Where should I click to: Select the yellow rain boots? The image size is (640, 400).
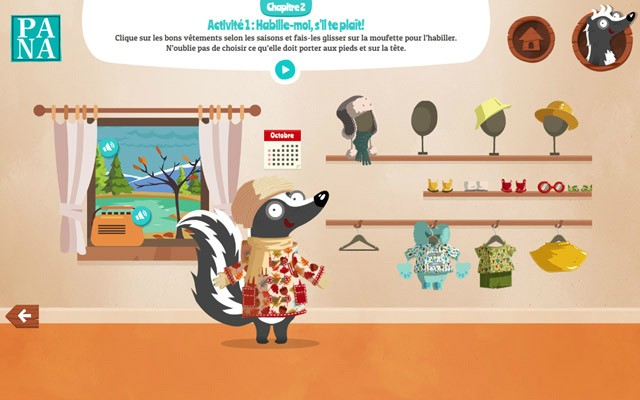(439, 185)
